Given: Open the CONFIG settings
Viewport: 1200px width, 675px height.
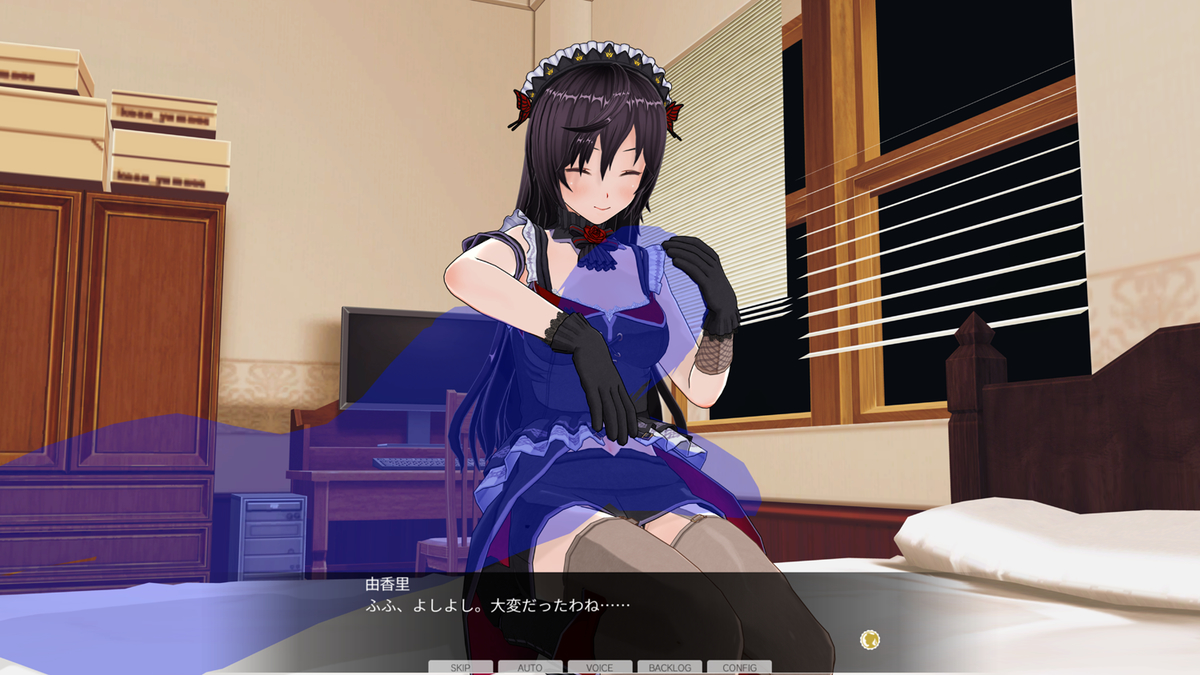Looking at the screenshot, I should (739, 667).
